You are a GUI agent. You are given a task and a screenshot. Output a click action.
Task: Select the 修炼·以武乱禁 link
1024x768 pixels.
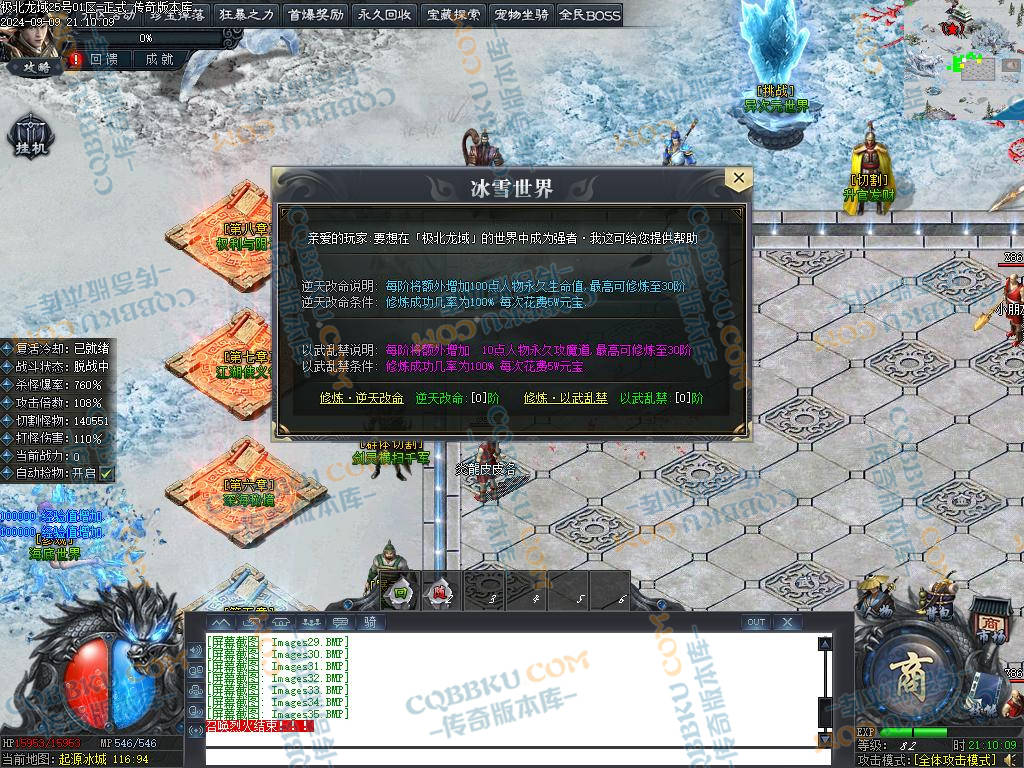pyautogui.click(x=565, y=398)
